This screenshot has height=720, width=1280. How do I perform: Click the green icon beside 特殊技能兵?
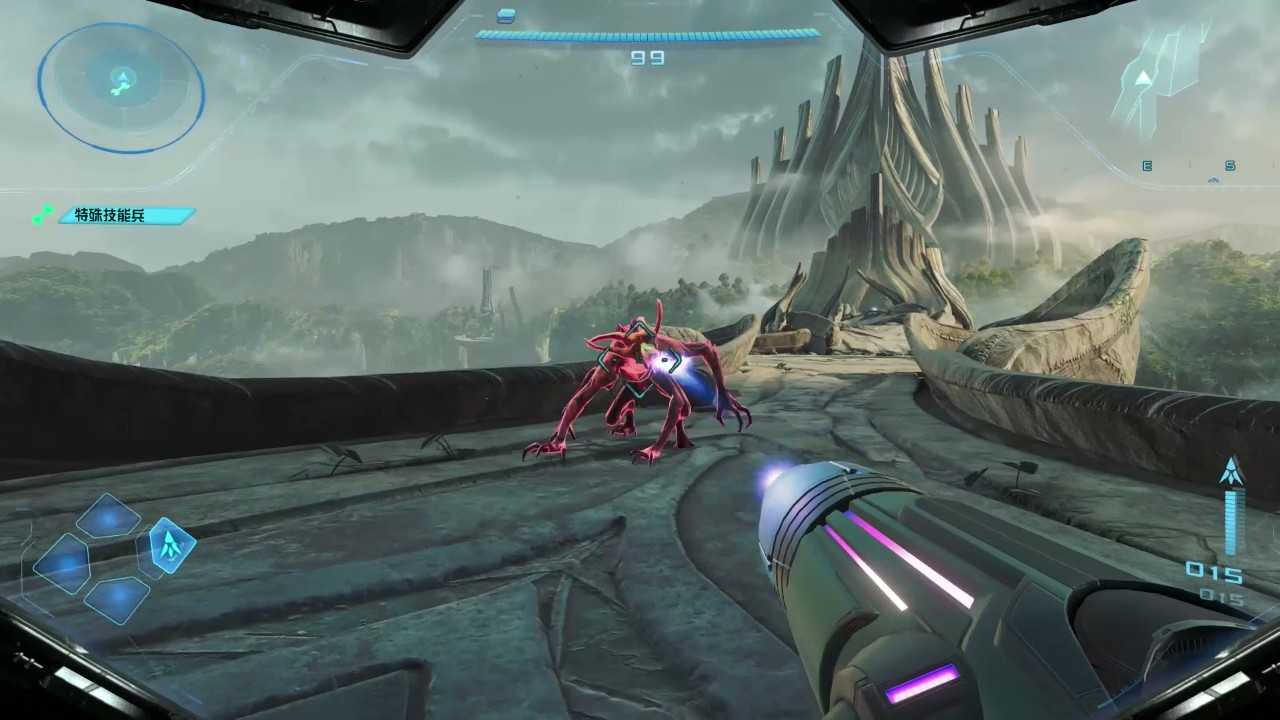tap(42, 215)
